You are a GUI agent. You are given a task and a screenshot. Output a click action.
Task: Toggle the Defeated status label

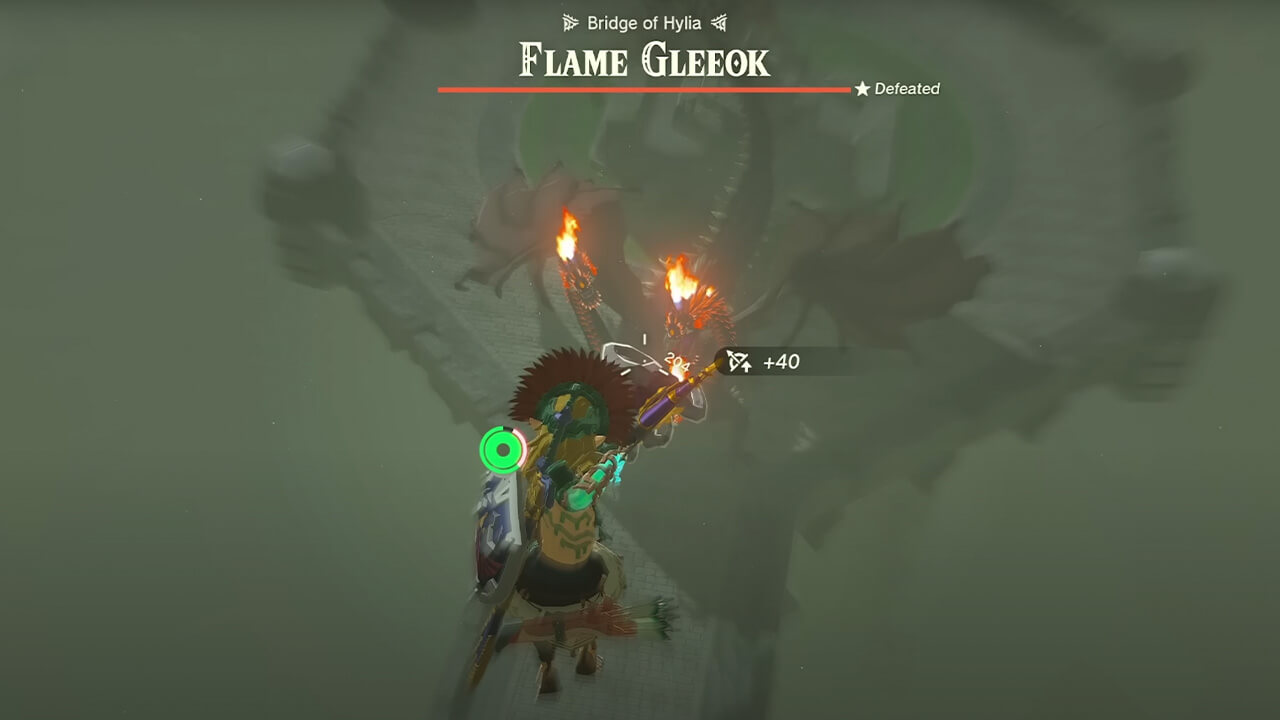905,89
